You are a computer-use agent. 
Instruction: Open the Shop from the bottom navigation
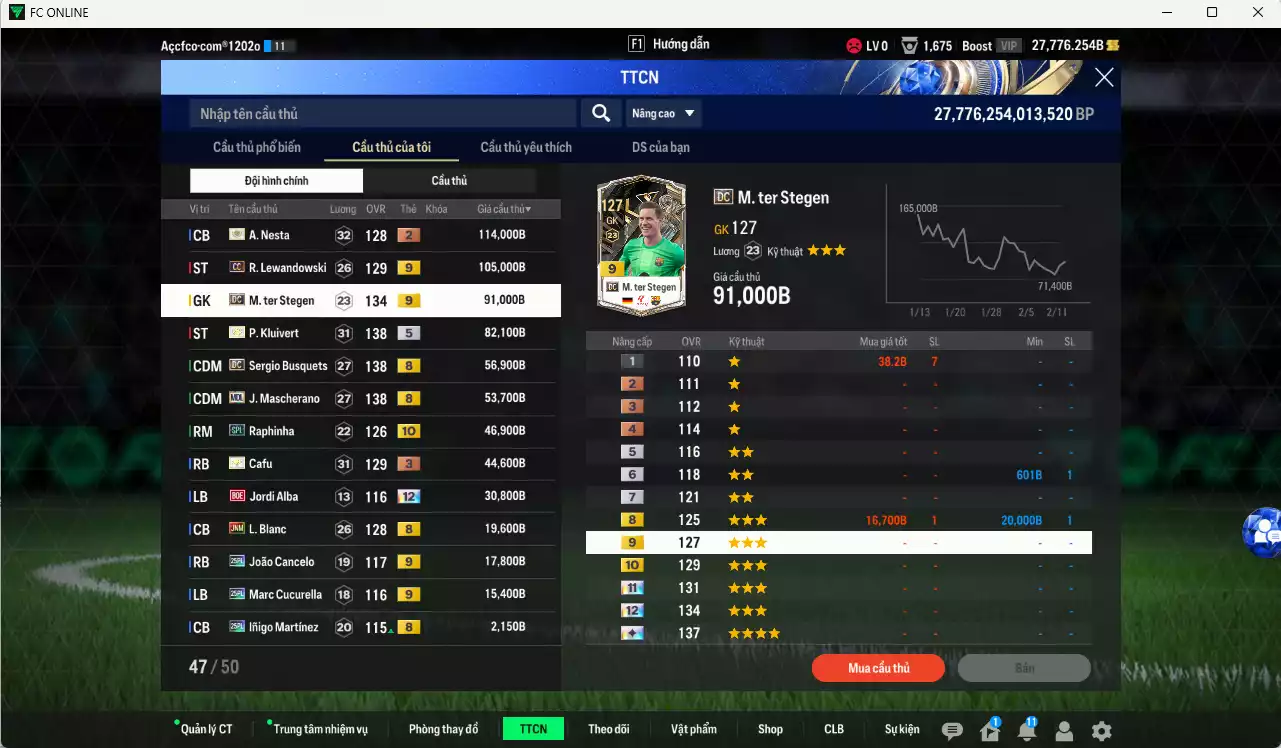[x=770, y=729]
